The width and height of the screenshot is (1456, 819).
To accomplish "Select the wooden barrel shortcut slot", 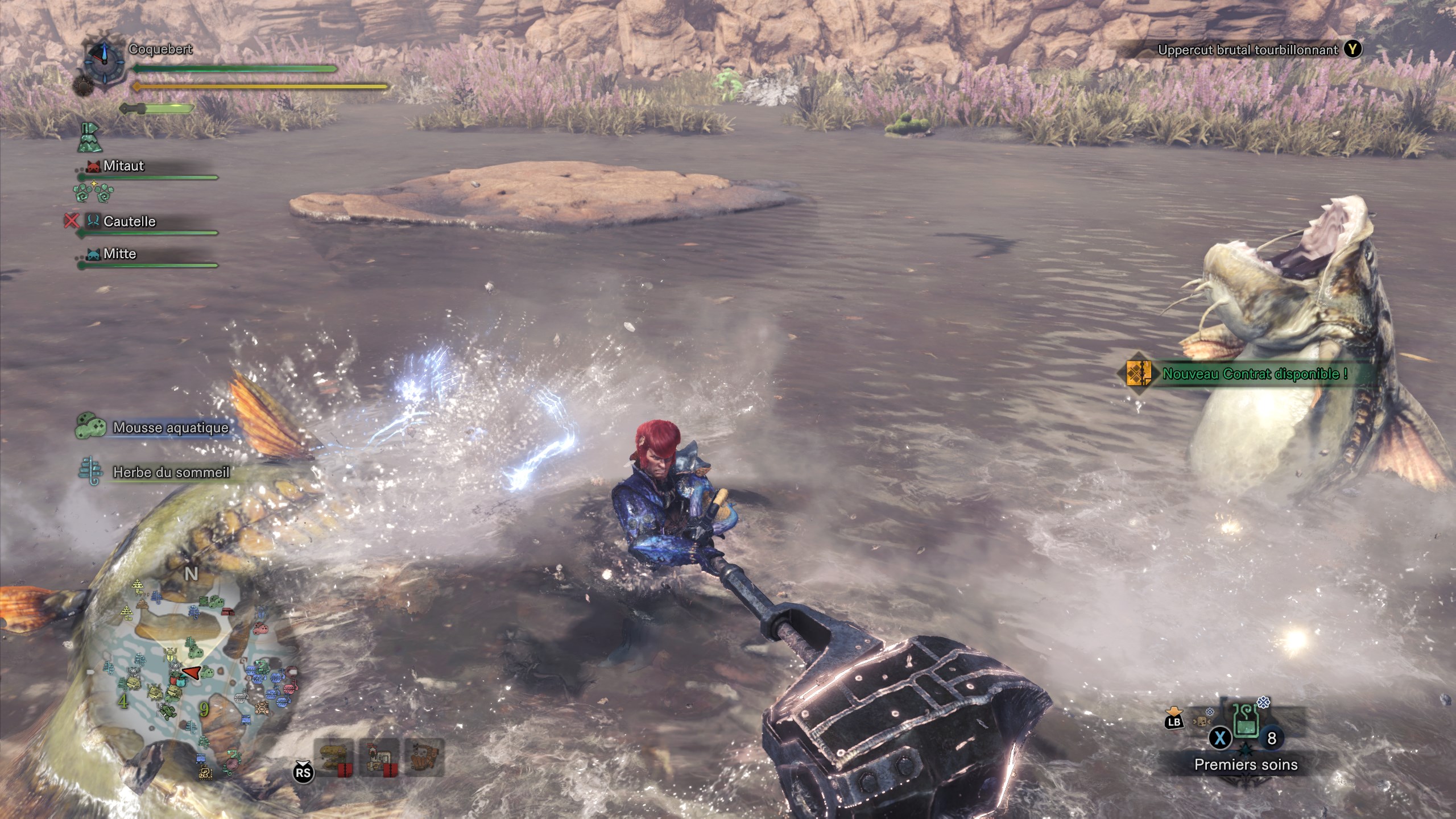I will tap(424, 756).
